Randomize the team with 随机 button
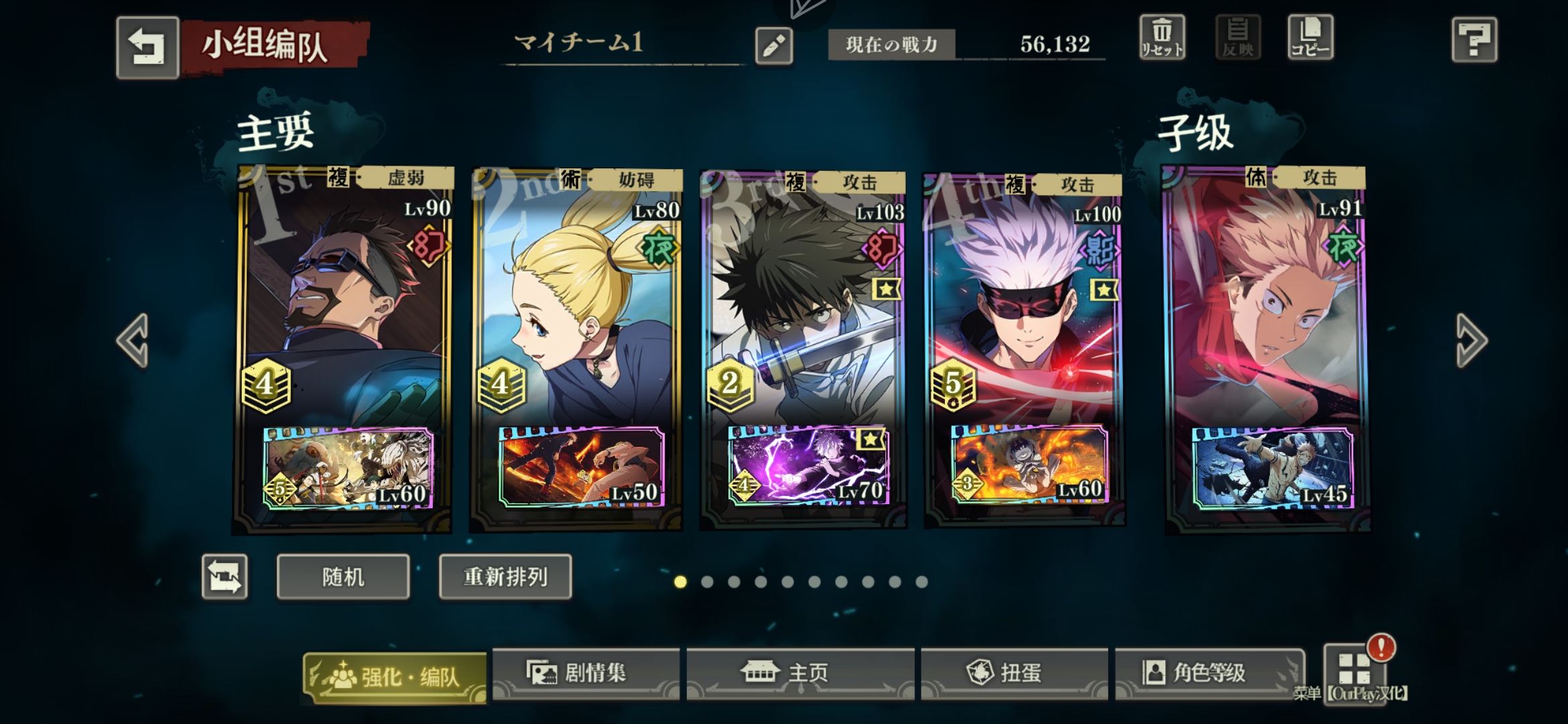Image resolution: width=1568 pixels, height=724 pixels. click(x=343, y=577)
